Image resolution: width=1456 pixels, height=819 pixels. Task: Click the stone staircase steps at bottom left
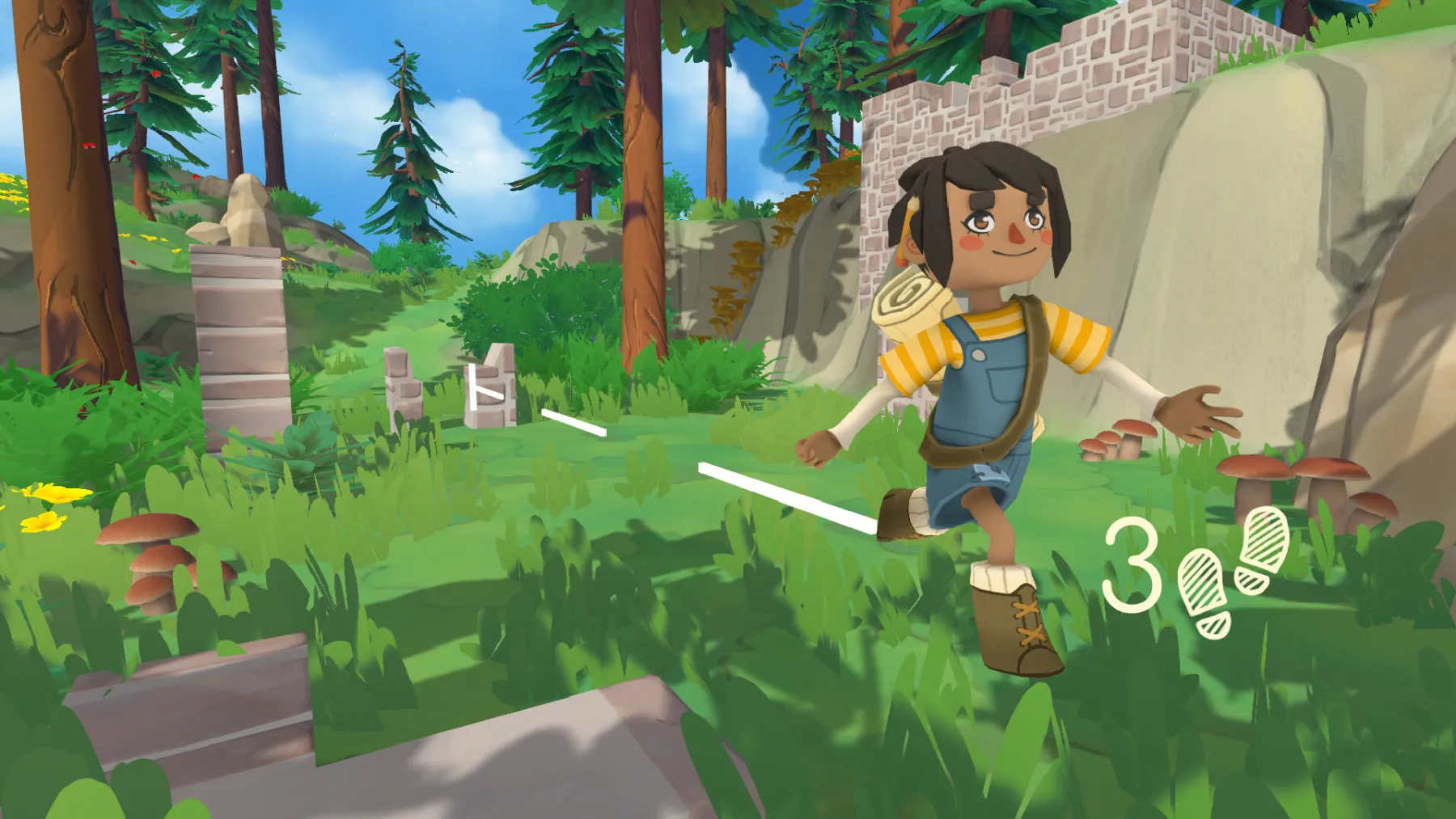click(202, 711)
